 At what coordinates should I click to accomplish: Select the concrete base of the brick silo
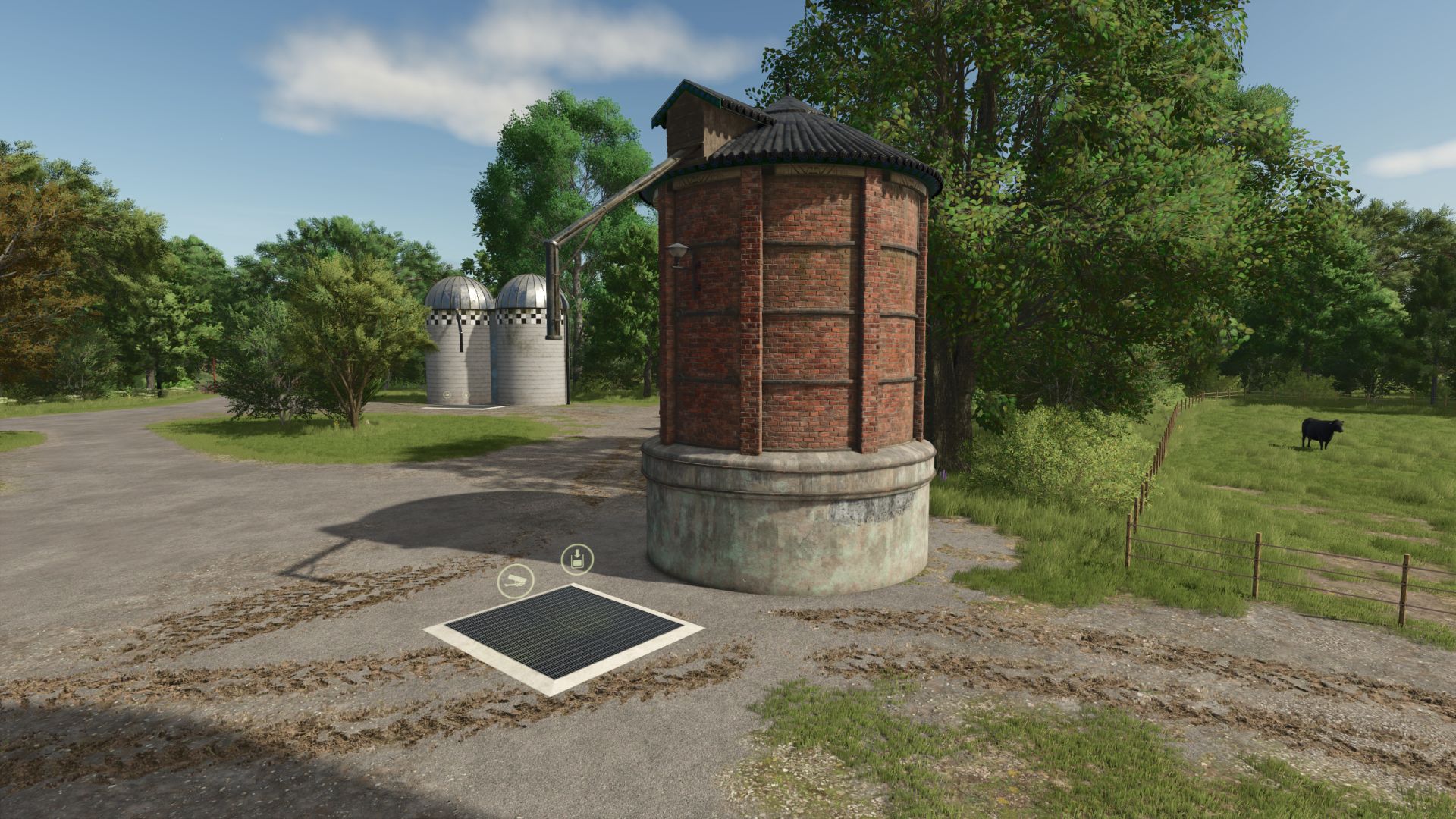click(x=781, y=531)
